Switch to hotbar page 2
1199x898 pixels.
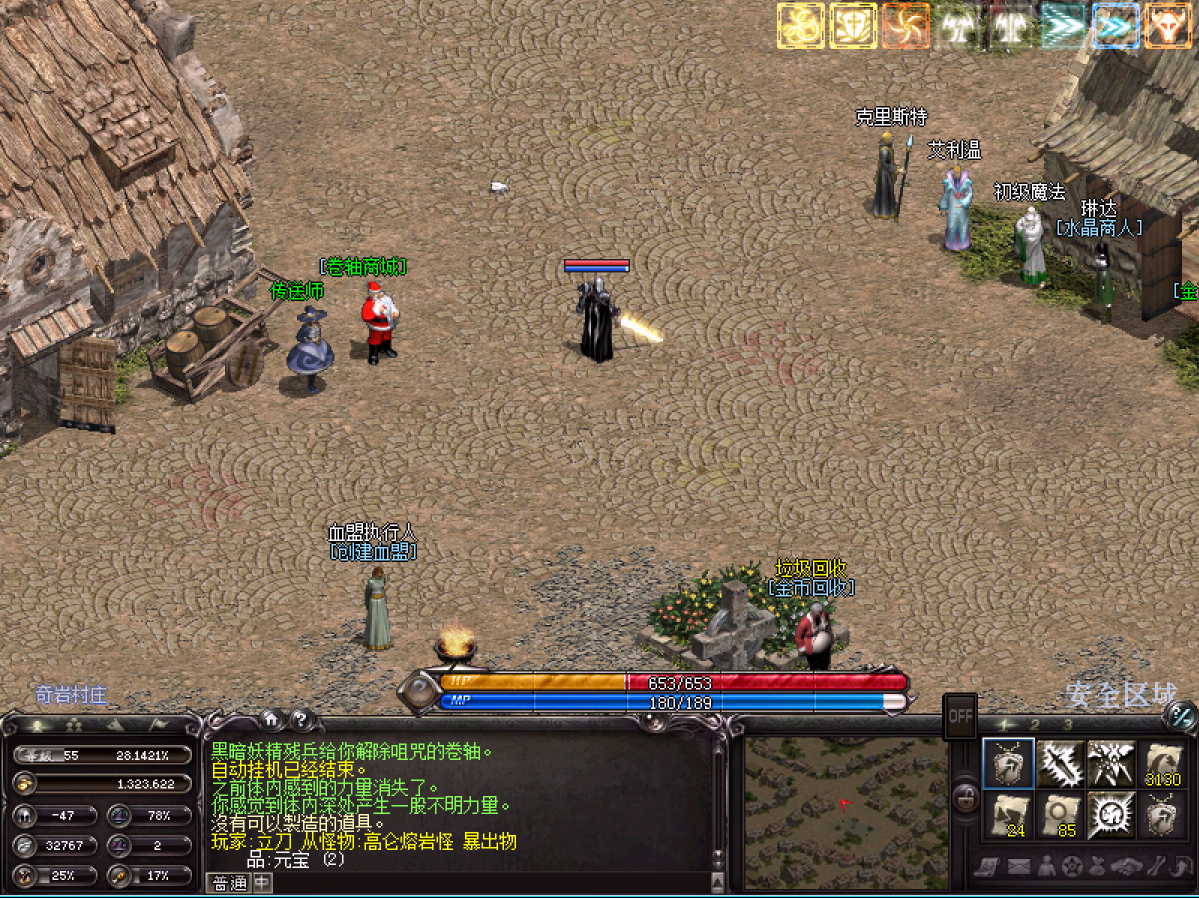coord(1035,725)
